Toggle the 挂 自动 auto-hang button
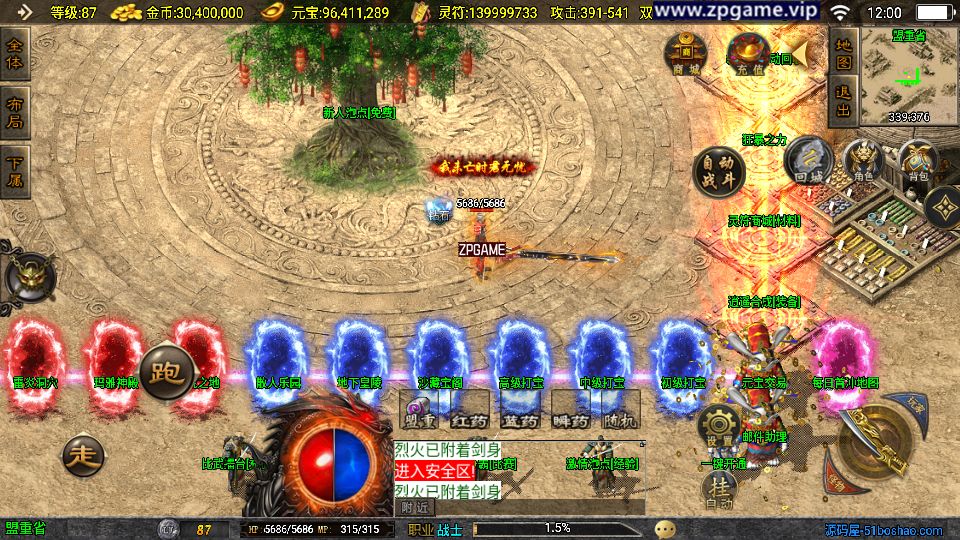Screen dimensions: 960x540 (718, 491)
